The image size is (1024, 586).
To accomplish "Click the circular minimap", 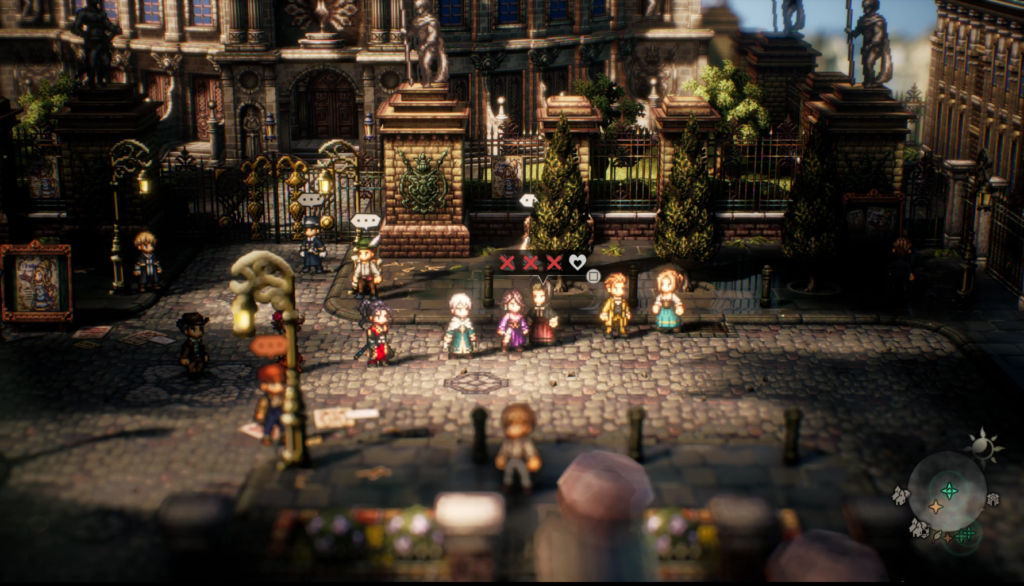I will click(946, 492).
